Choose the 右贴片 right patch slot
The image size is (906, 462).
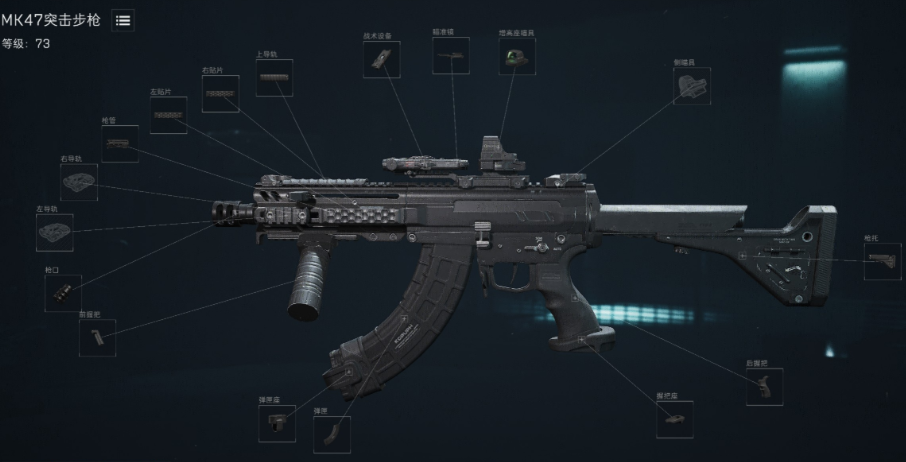point(220,94)
